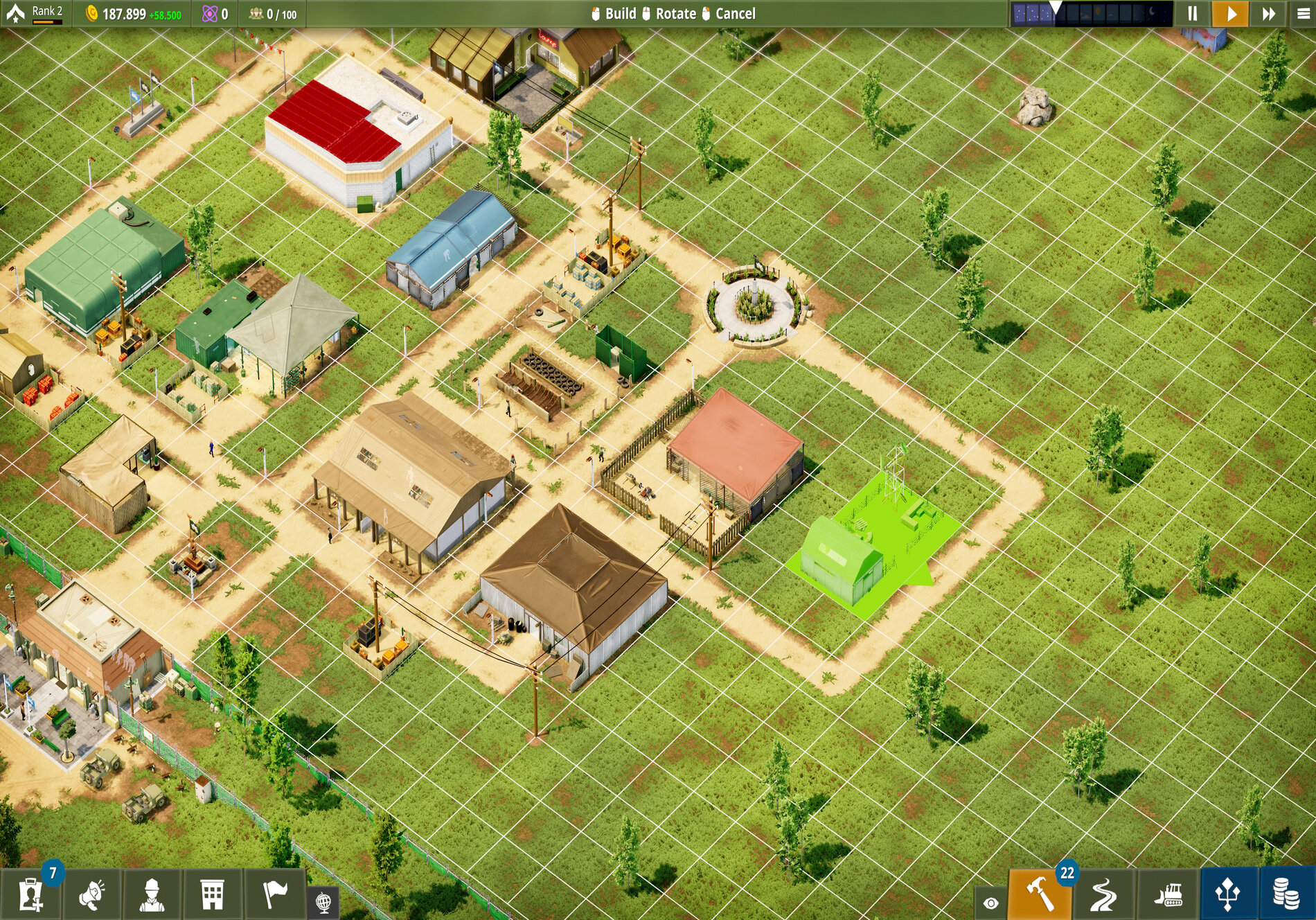Select the megaphone announcements button
Screen dimensions: 1316x920
pyautogui.click(x=92, y=894)
